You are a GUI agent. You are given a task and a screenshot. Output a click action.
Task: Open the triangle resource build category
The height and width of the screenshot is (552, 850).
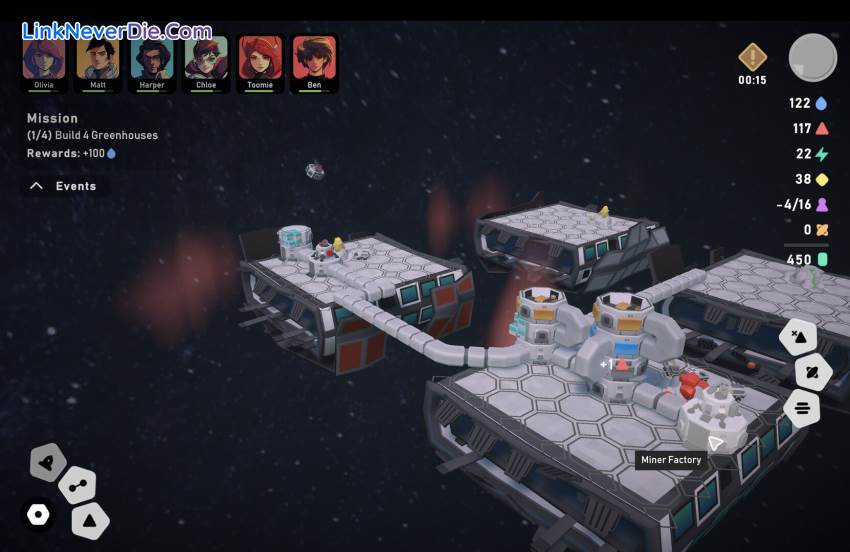pos(90,520)
